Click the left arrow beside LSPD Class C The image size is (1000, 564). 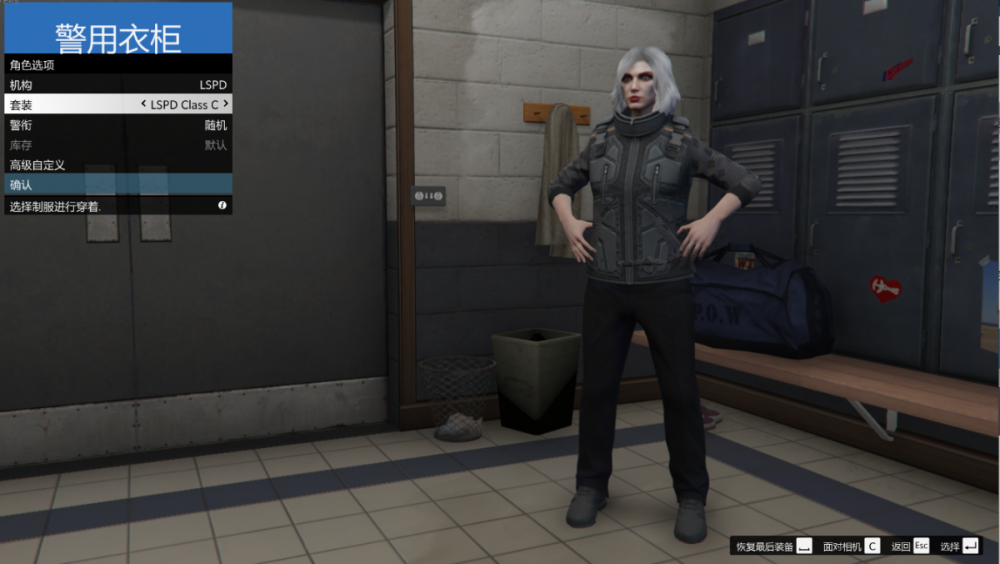144,104
